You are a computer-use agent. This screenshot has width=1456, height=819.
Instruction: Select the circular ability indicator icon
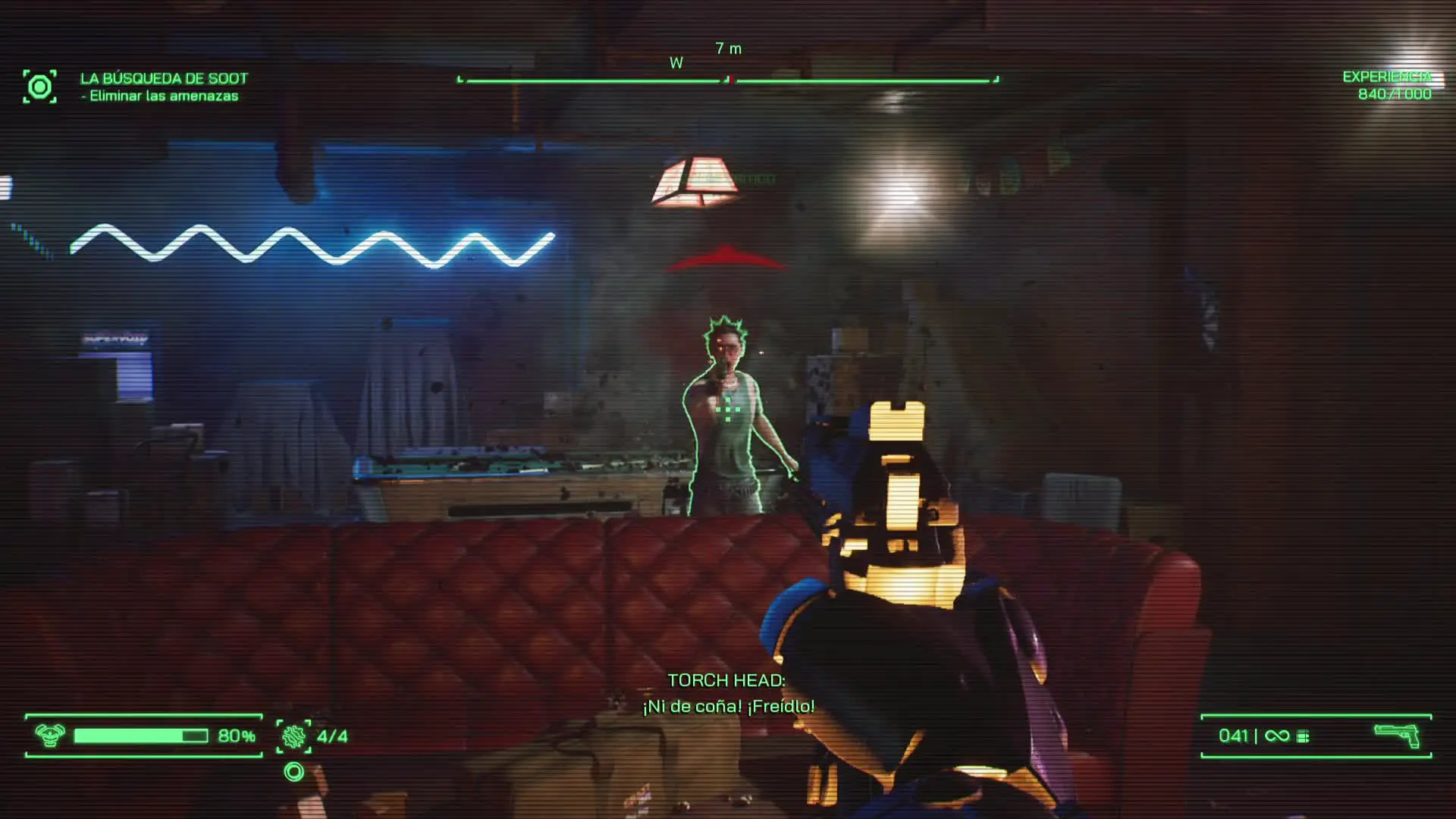(293, 772)
